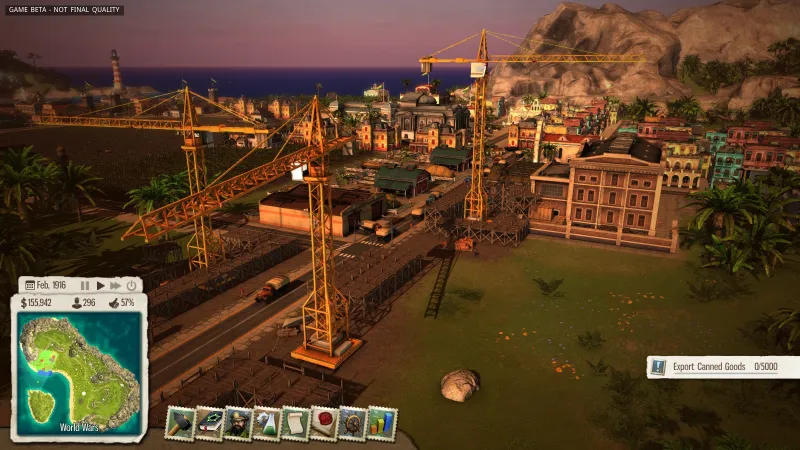This screenshot has width=800, height=450.
Task: Select the Export Canned Goods objective
Action: [x=722, y=367]
